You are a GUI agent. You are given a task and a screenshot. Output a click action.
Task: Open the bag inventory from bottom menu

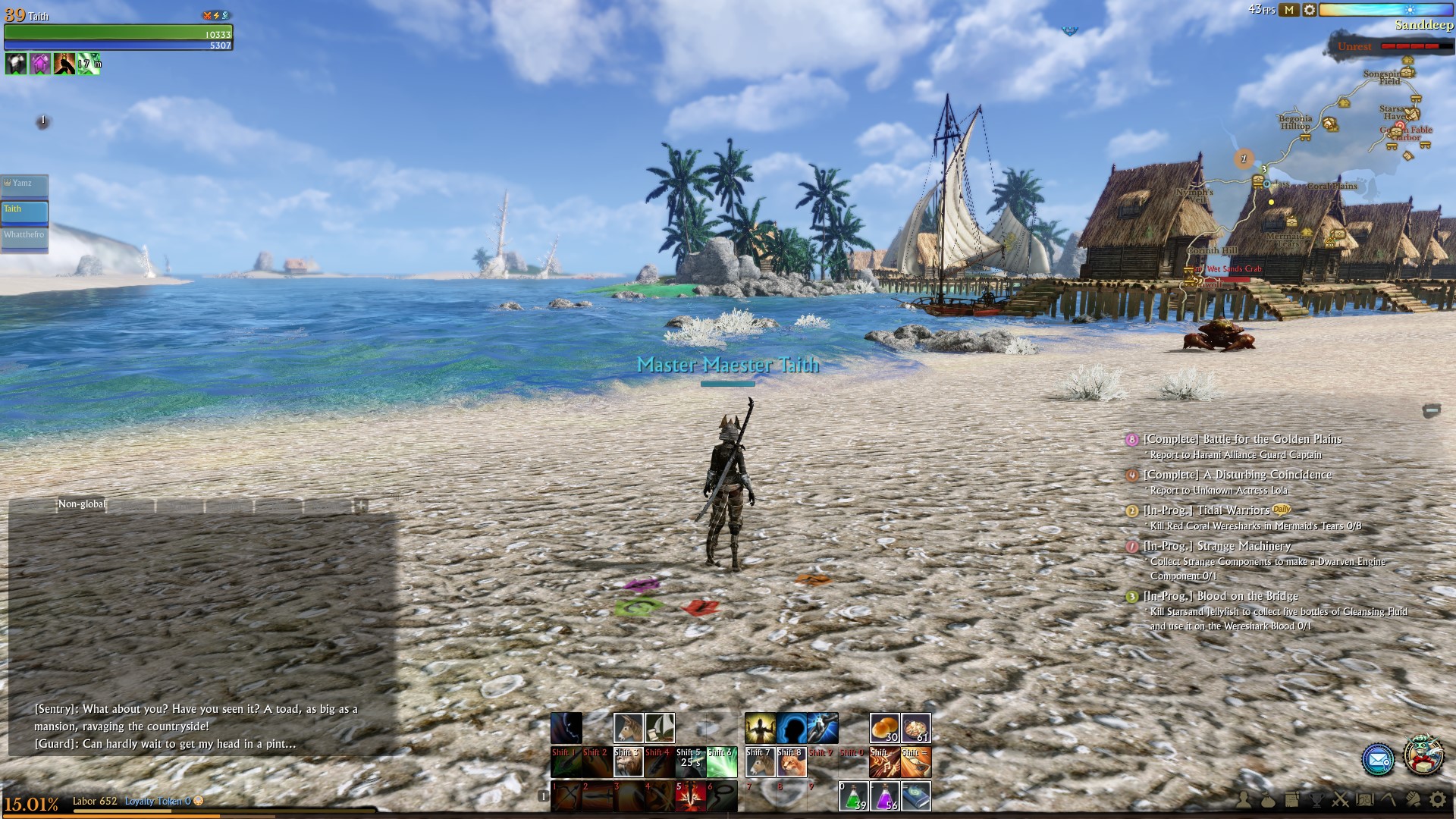(1268, 799)
